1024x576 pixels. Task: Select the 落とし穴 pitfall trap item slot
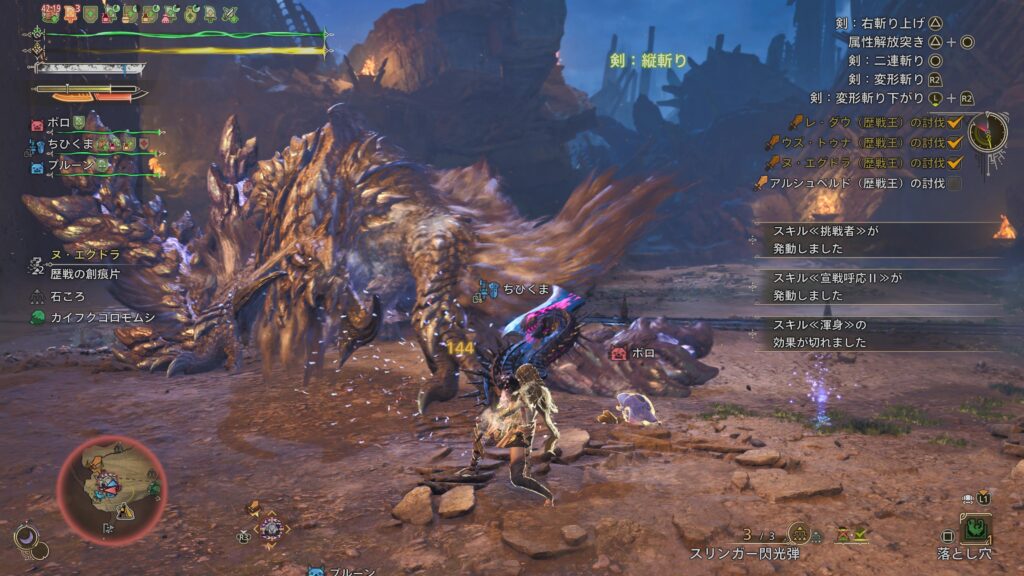coord(976,528)
